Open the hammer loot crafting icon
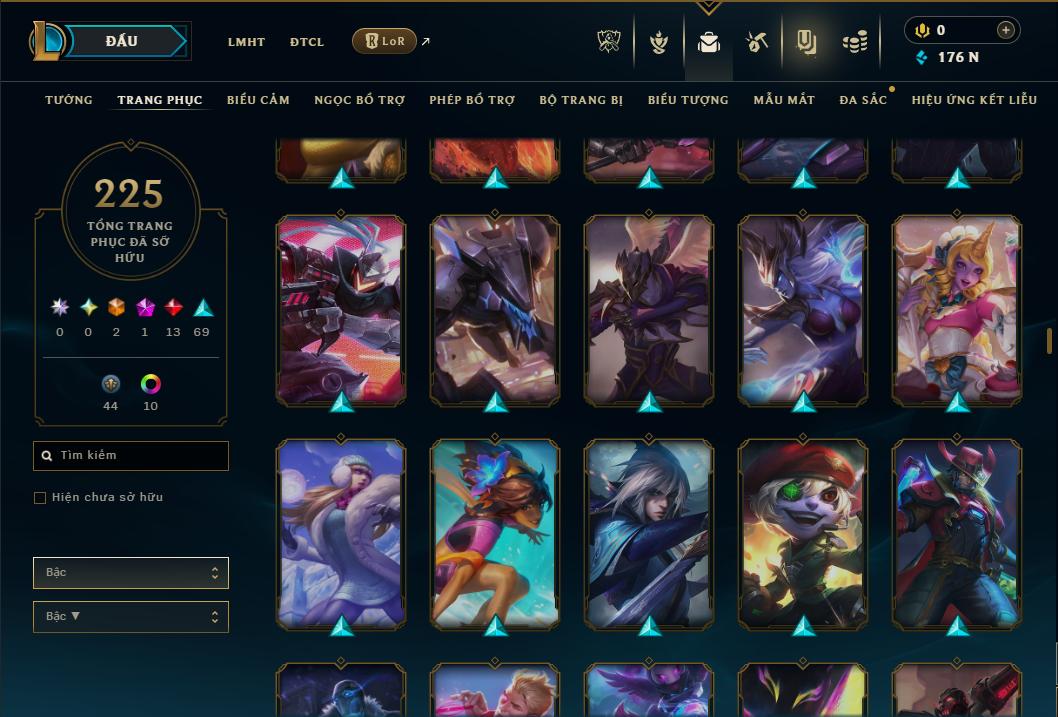The height and width of the screenshot is (717, 1058). (756, 42)
